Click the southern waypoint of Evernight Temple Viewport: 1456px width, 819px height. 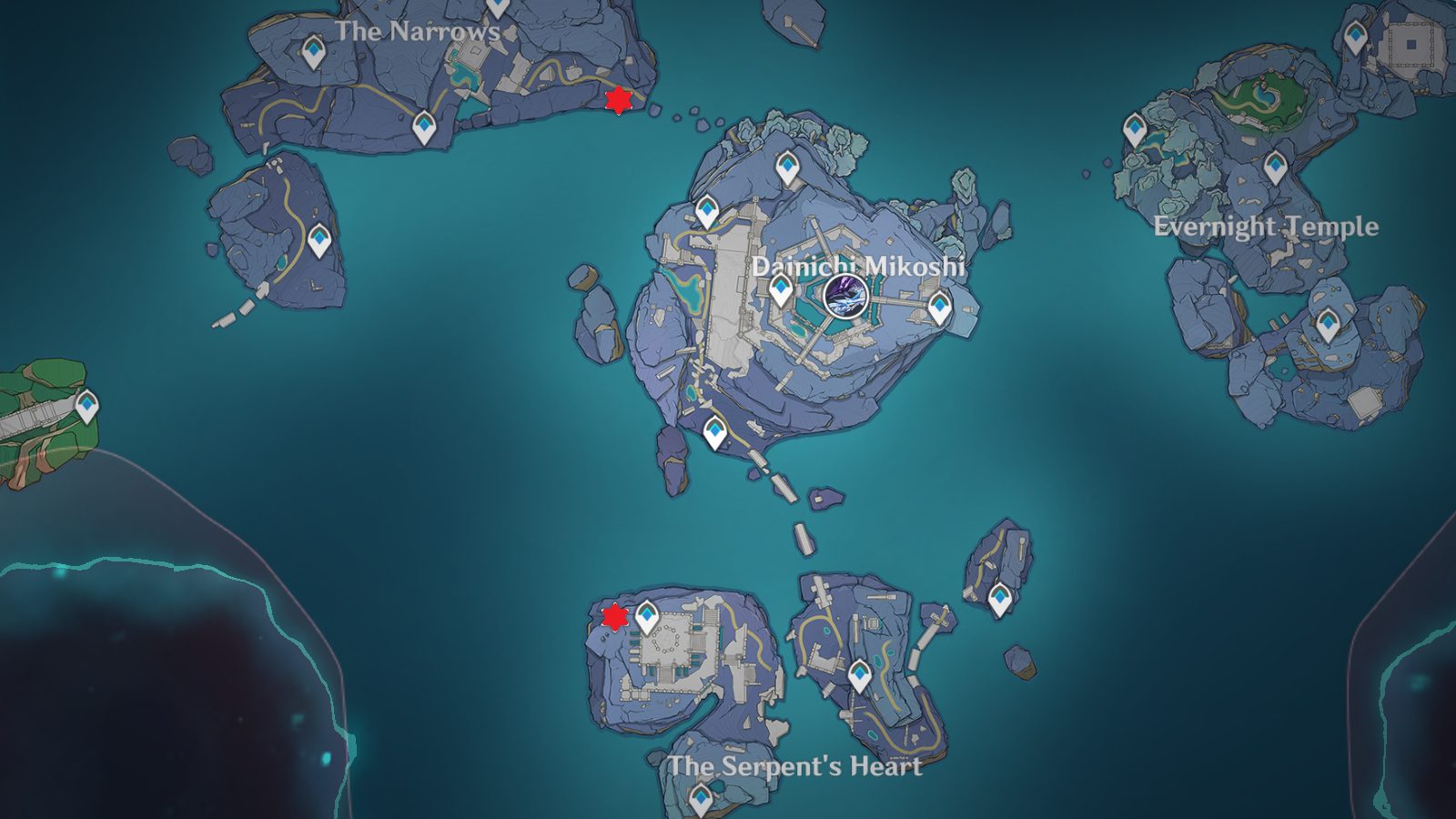click(1329, 321)
